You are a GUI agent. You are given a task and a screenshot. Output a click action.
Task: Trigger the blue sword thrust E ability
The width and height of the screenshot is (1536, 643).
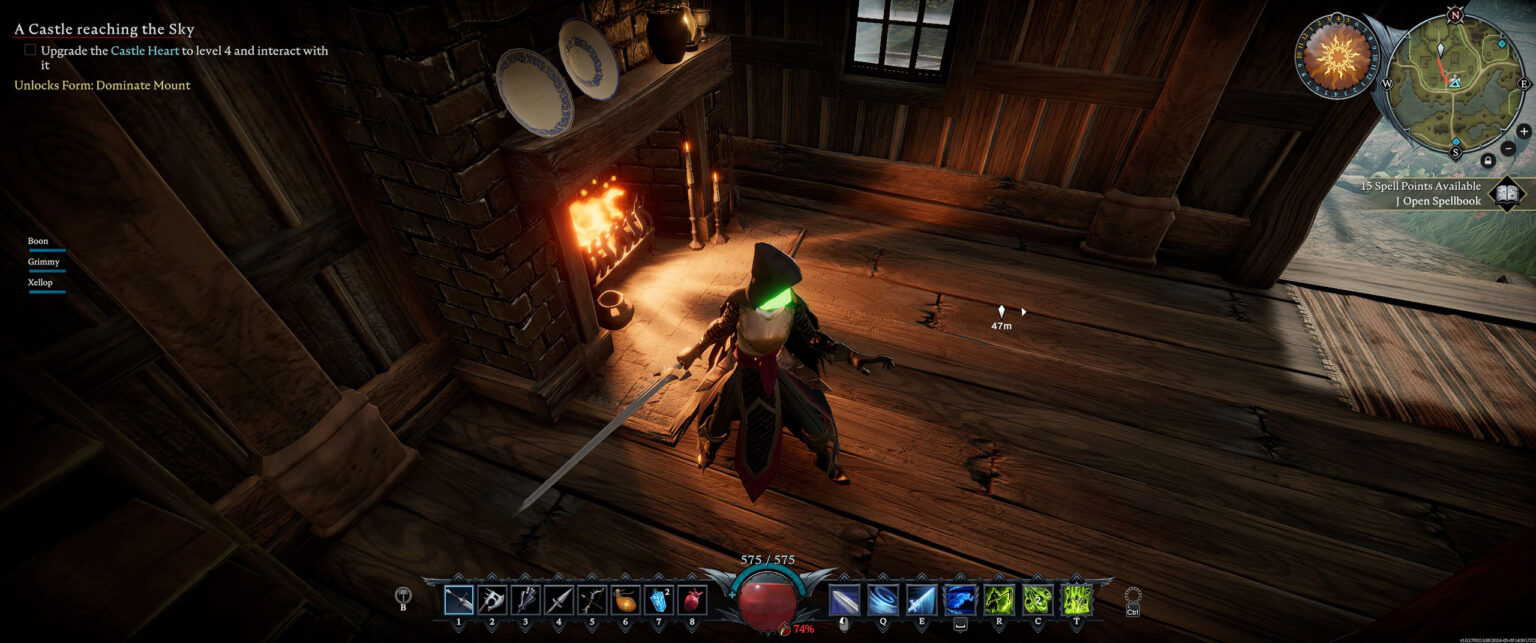coord(921,599)
